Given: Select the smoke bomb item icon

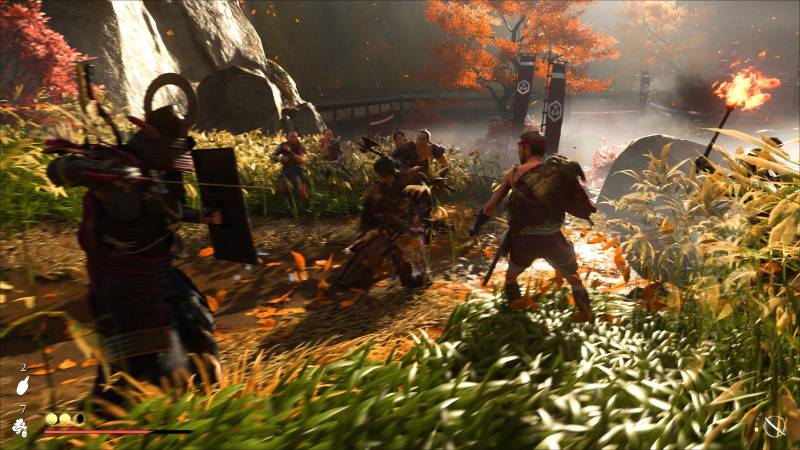Looking at the screenshot, I should [x=20, y=427].
